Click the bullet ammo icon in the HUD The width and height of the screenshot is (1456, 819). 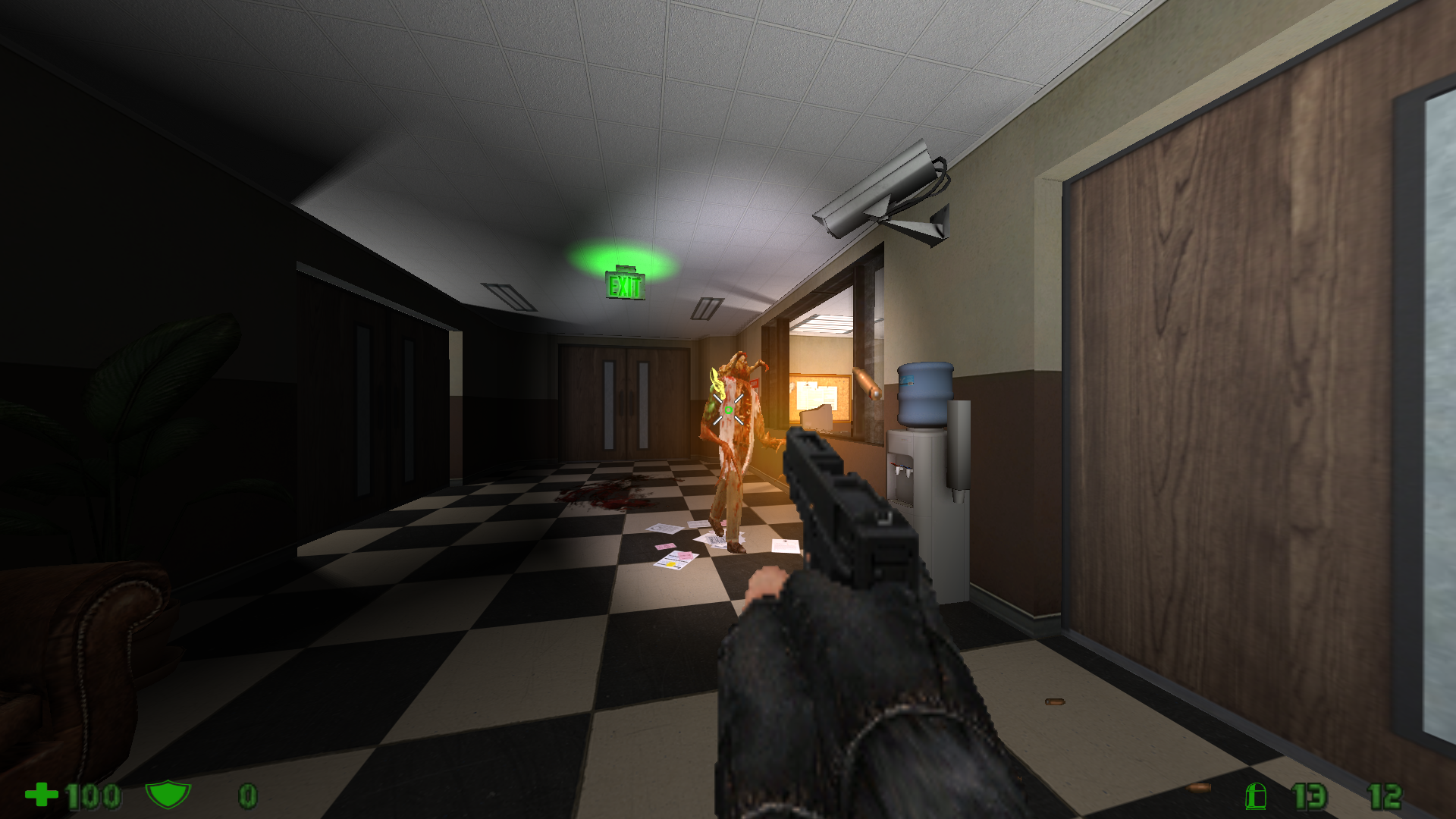click(1255, 798)
